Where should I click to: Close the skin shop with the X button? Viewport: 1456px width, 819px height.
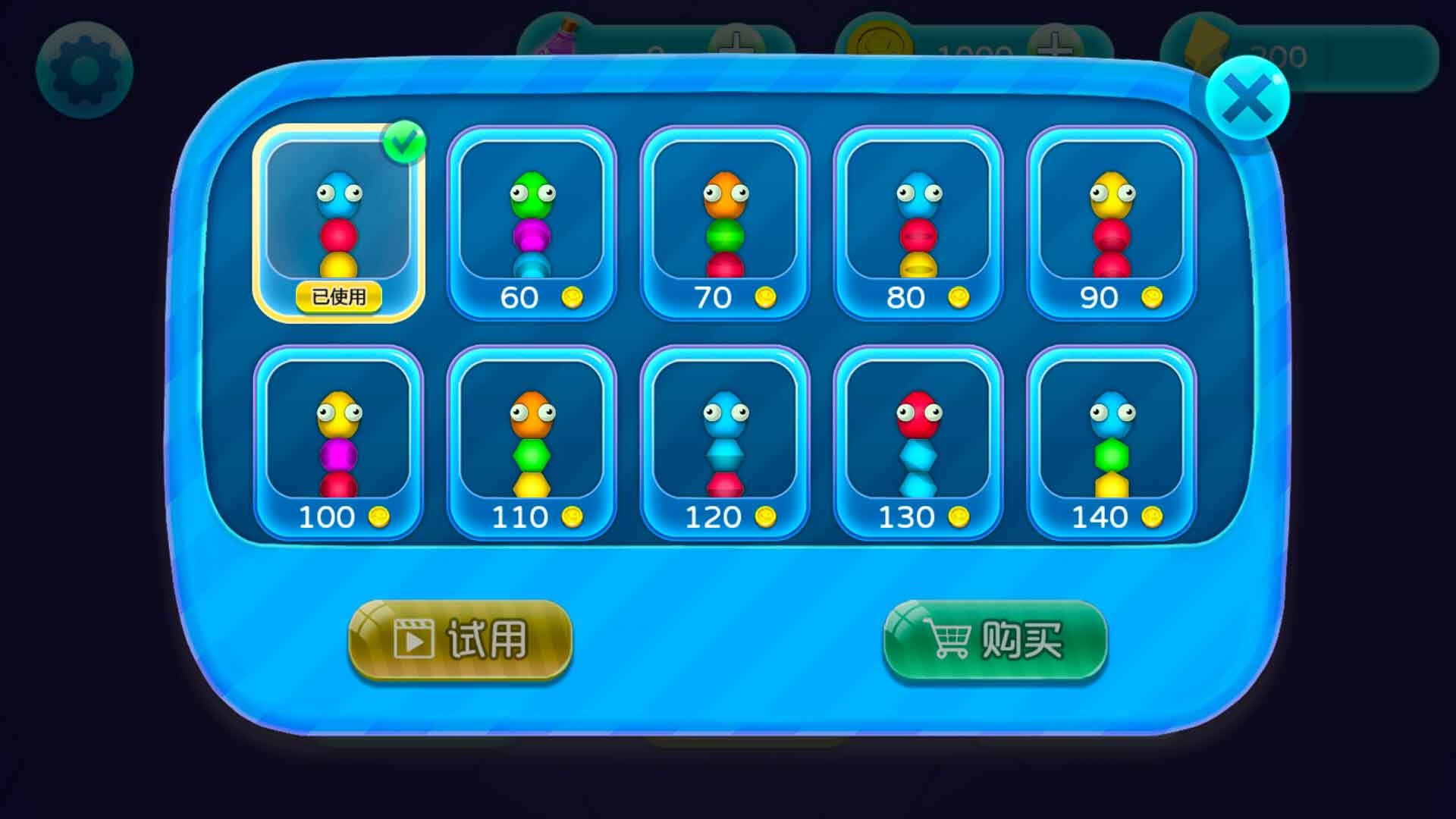tap(1249, 99)
